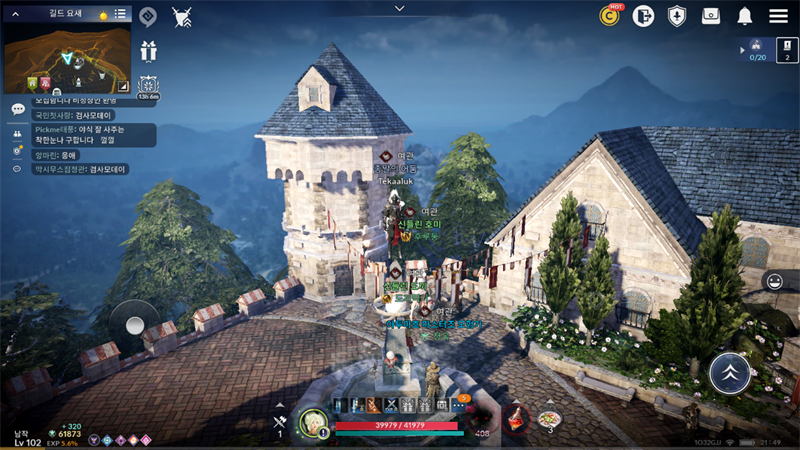Open the crossed swords shield icon
This screenshot has height=450, width=800.
click(182, 16)
